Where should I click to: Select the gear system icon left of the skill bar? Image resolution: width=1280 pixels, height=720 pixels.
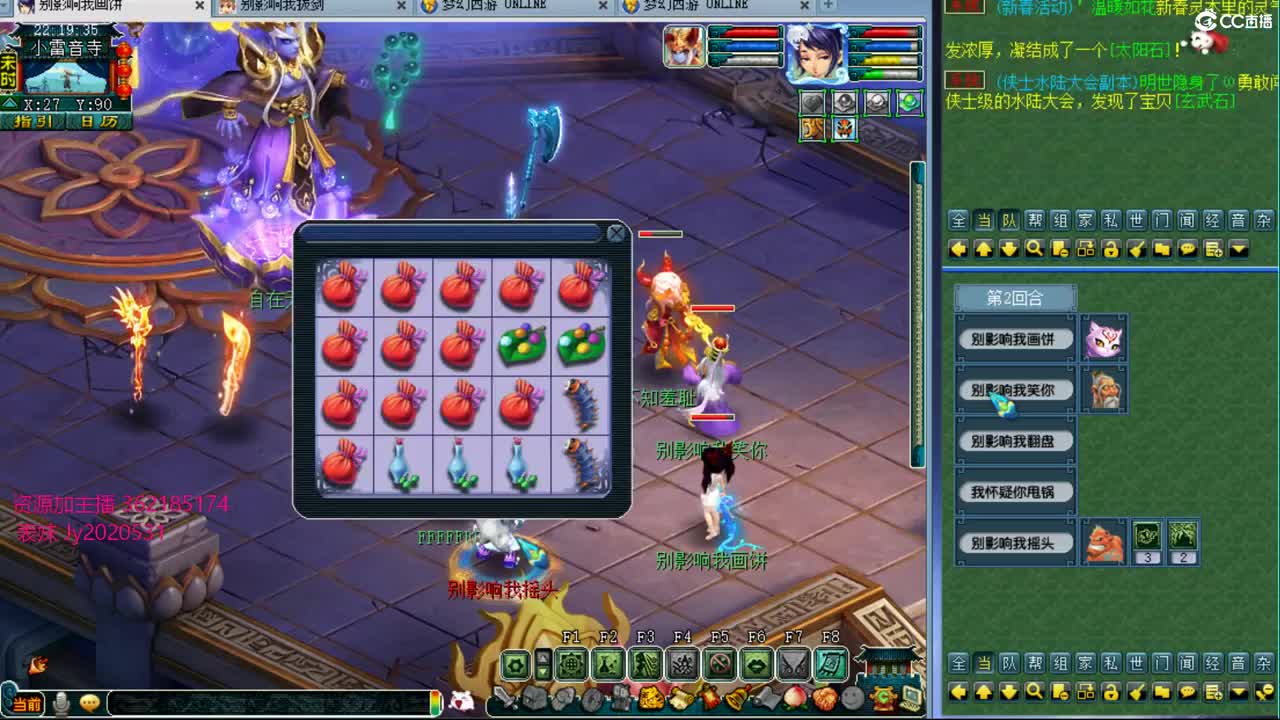coord(514,663)
